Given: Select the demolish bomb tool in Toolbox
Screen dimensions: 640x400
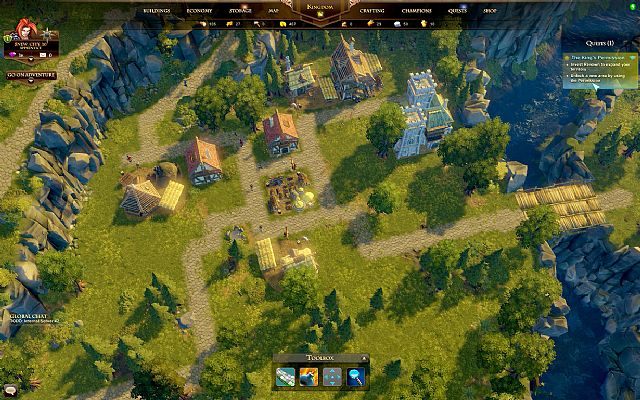Looking at the screenshot, I should click(x=310, y=376).
